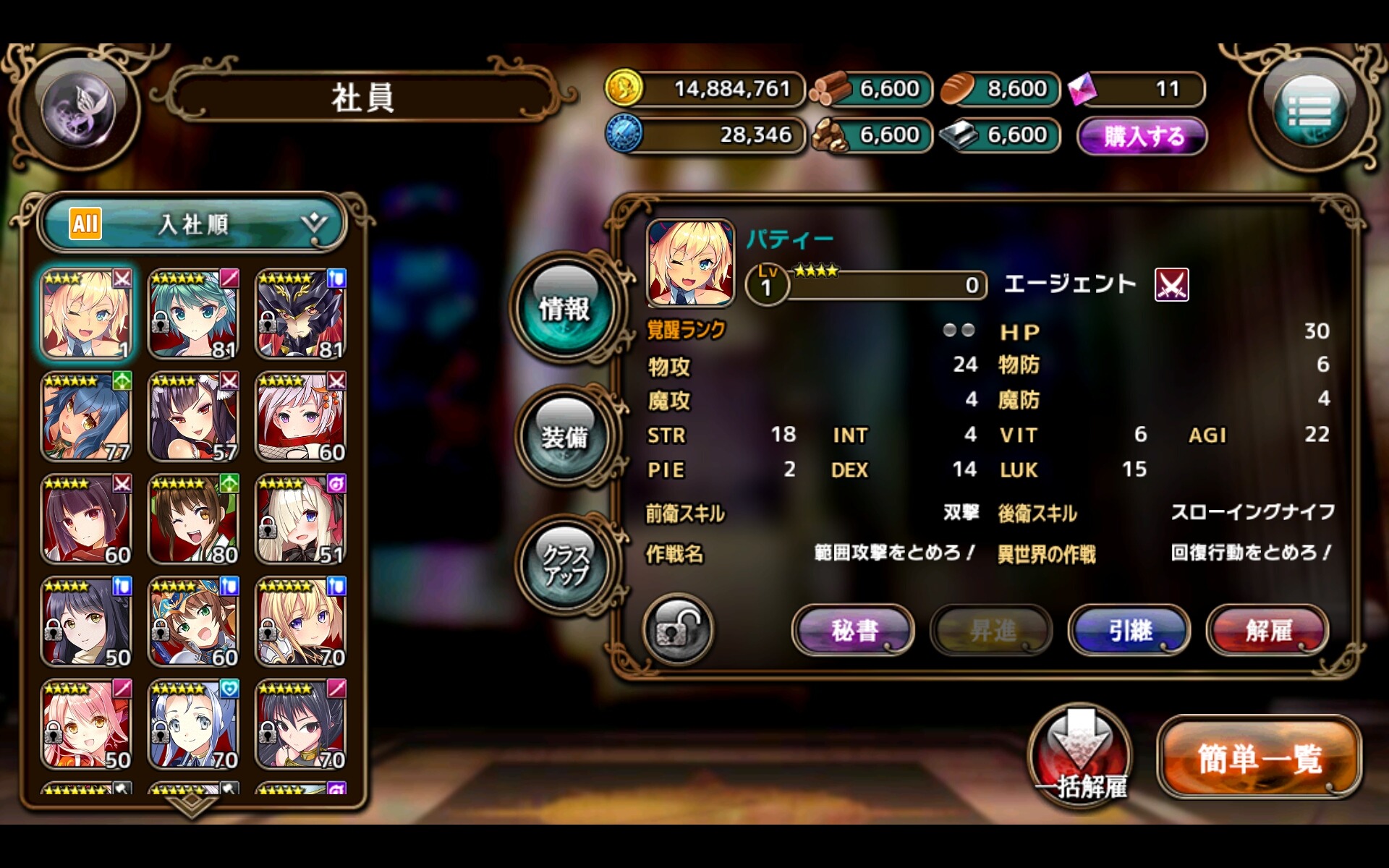
Task: Choose the 引継 inherit button
Action: tap(1129, 630)
